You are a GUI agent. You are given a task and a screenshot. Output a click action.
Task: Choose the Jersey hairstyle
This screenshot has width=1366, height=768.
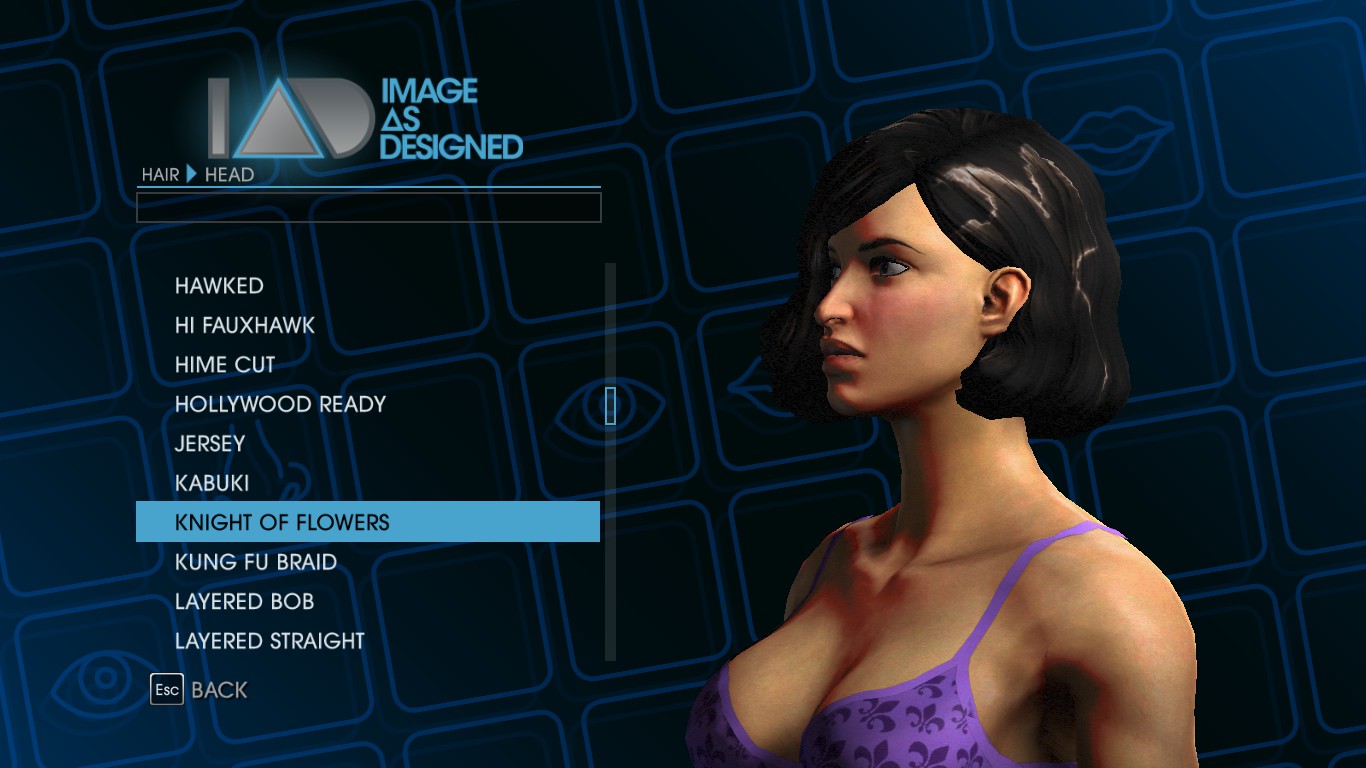tap(210, 443)
